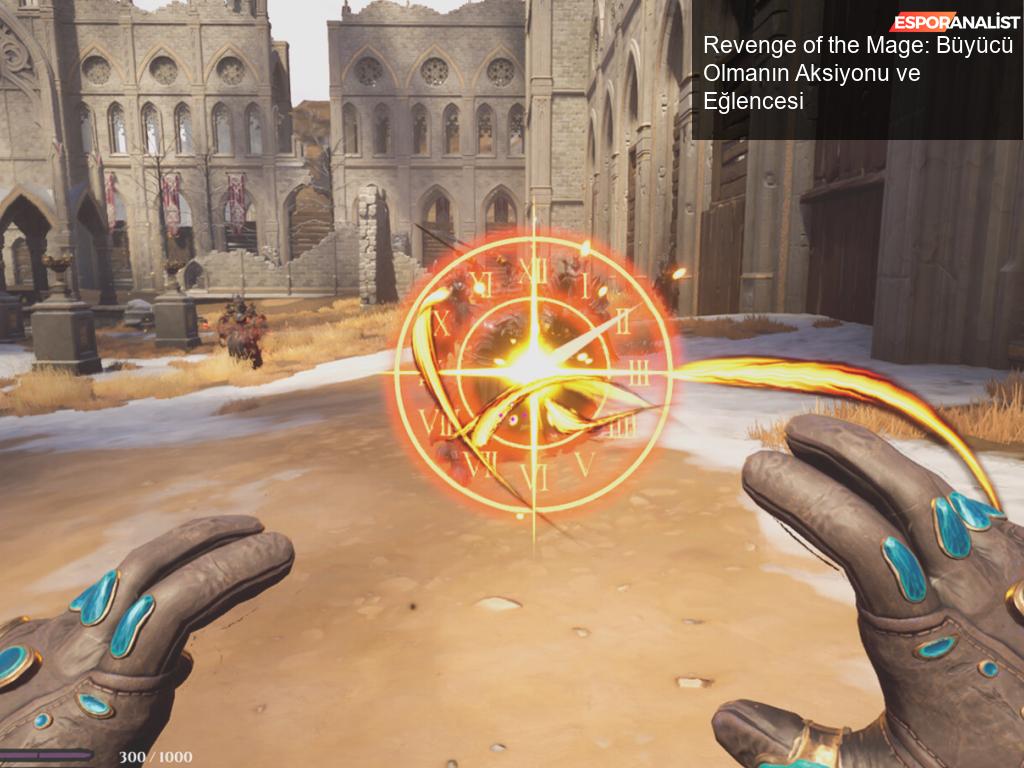Click the ESPORANALIST logo
The width and height of the screenshot is (1024, 768).
tap(954, 21)
